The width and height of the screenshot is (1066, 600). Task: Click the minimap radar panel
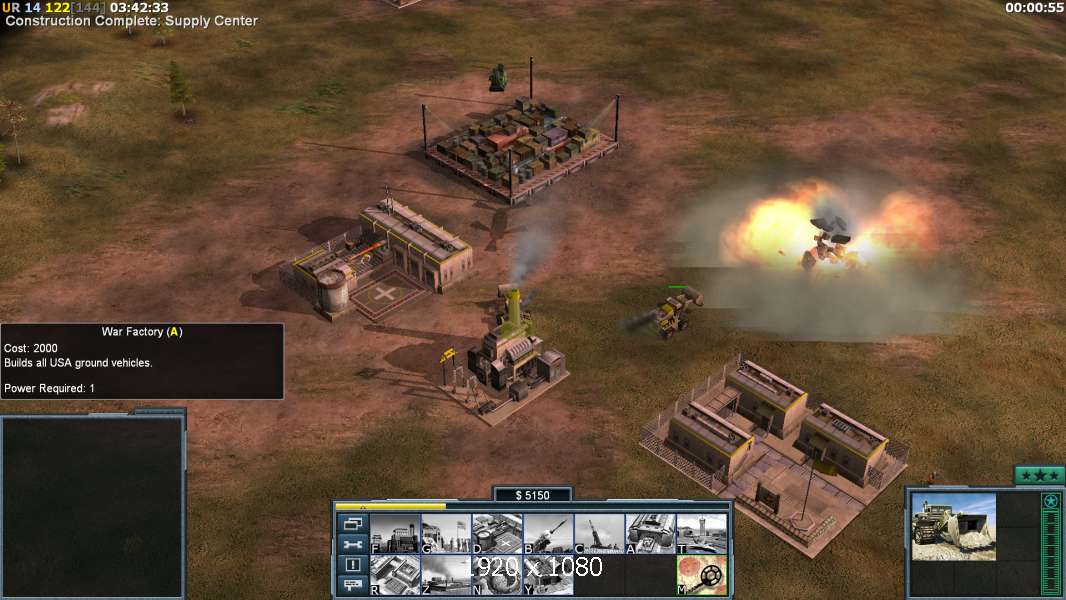92,507
